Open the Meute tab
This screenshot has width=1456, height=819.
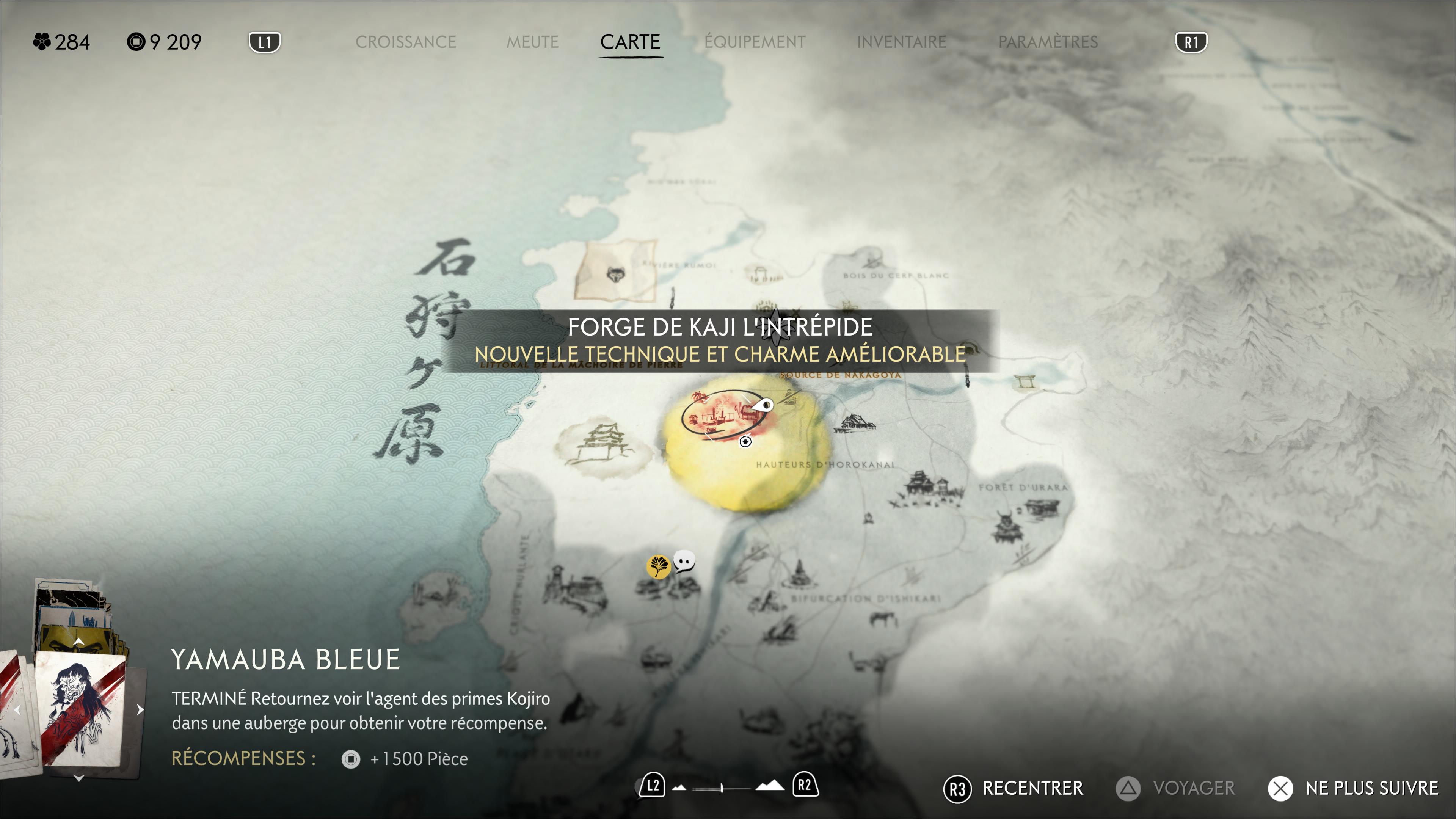532,42
